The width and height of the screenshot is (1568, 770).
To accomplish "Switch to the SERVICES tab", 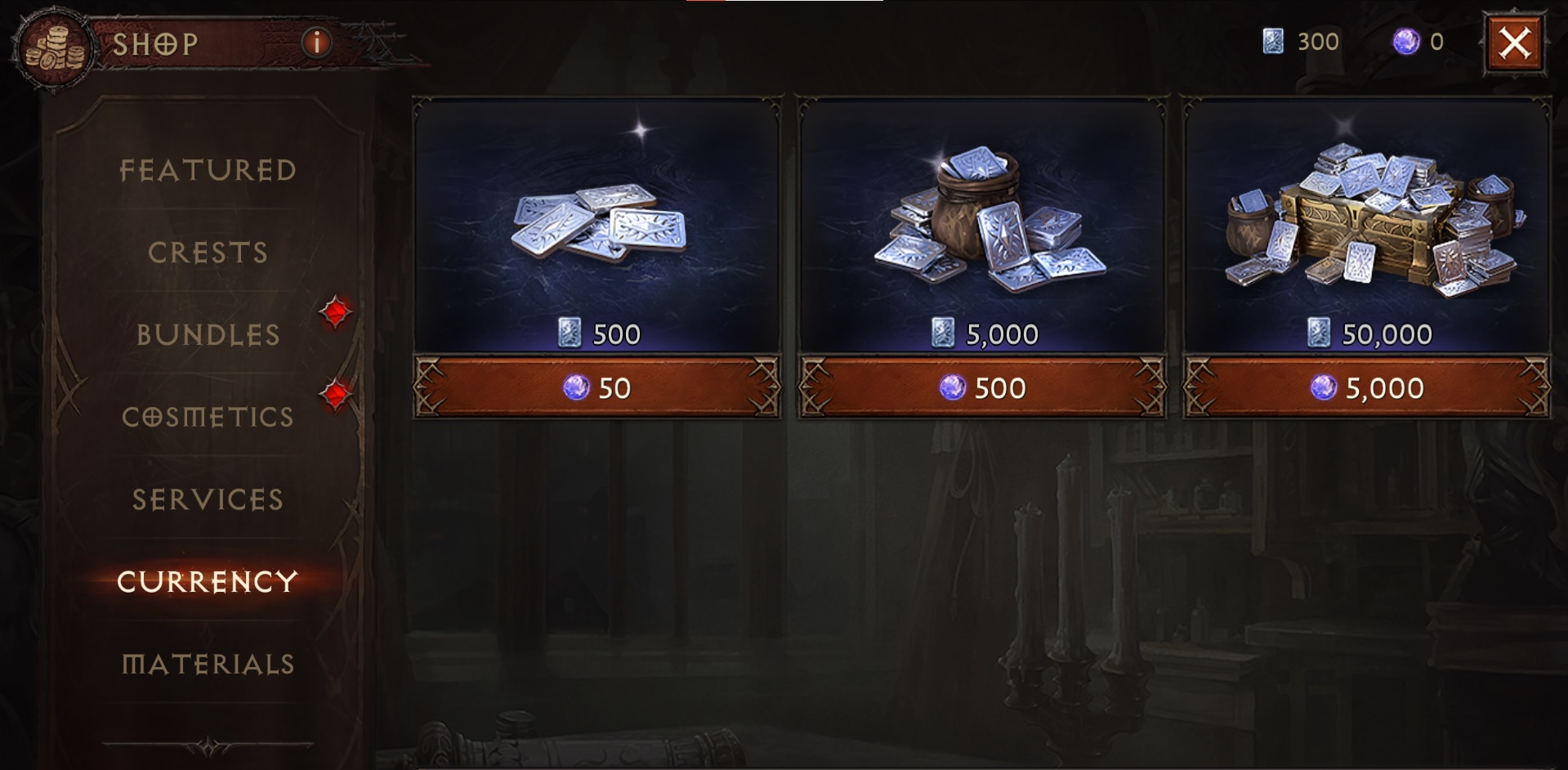I will point(207,499).
